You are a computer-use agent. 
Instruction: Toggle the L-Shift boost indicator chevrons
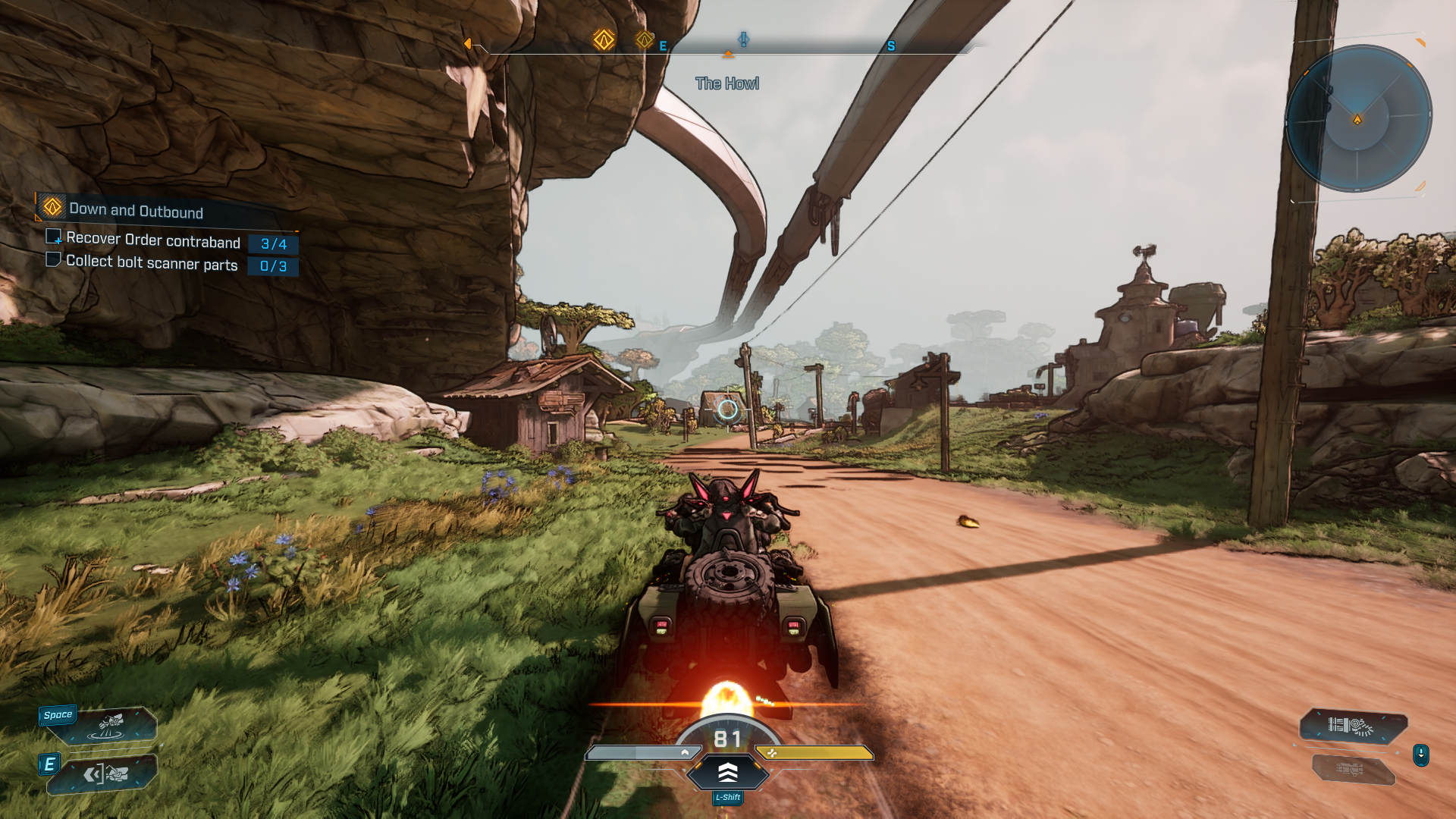click(728, 773)
